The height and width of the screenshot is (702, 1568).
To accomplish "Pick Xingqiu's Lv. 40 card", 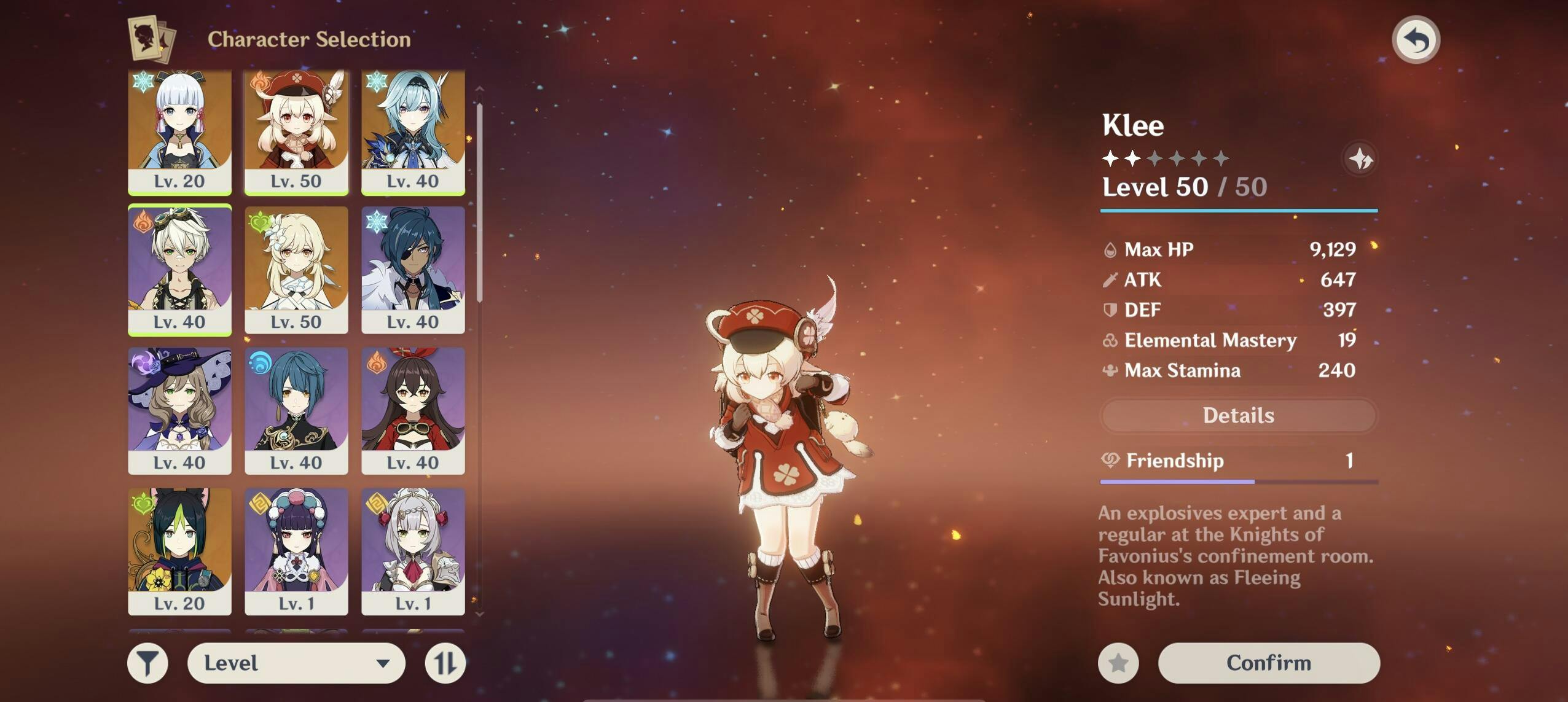I will (x=296, y=411).
